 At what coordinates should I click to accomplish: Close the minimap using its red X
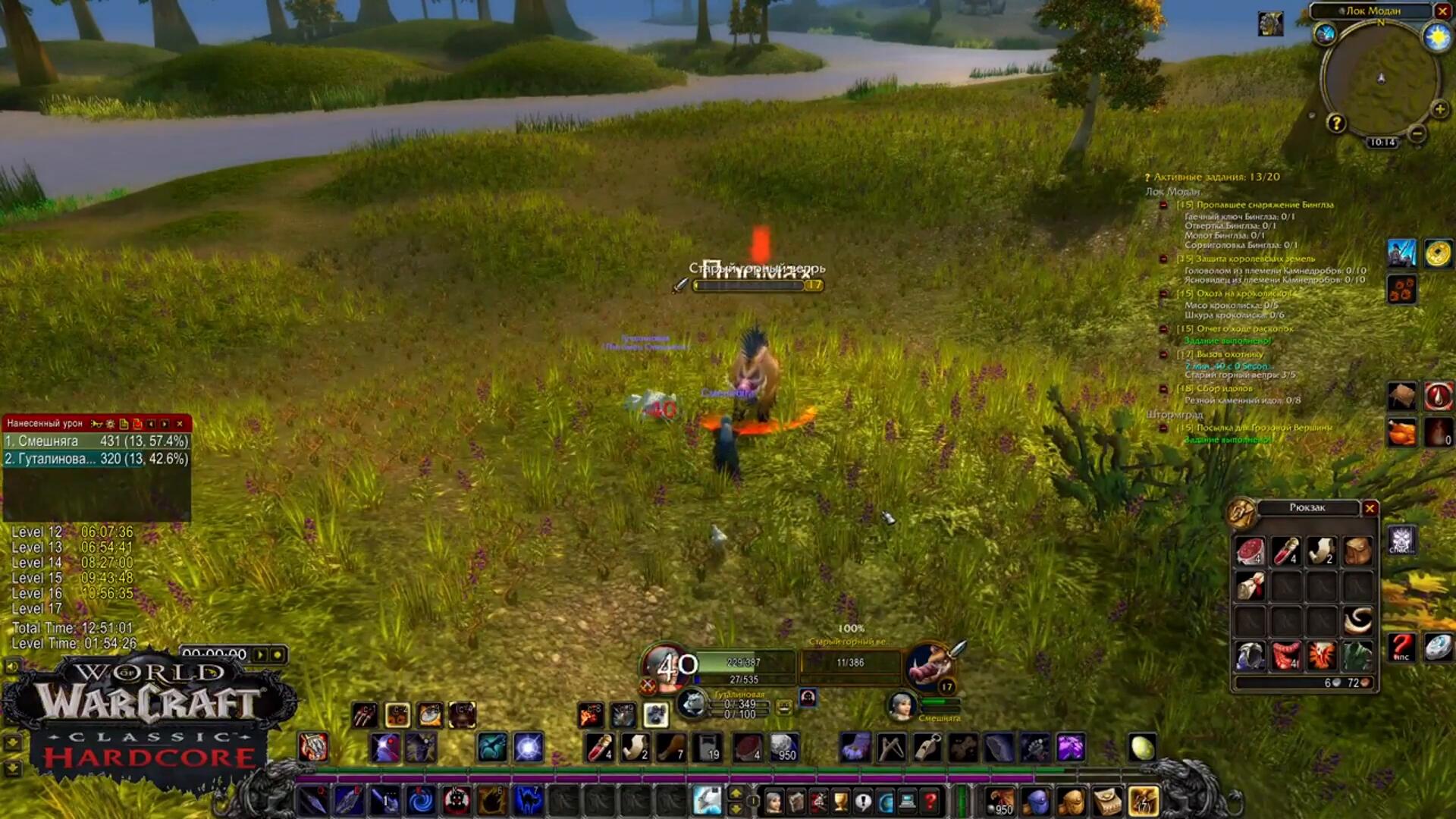click(1442, 11)
